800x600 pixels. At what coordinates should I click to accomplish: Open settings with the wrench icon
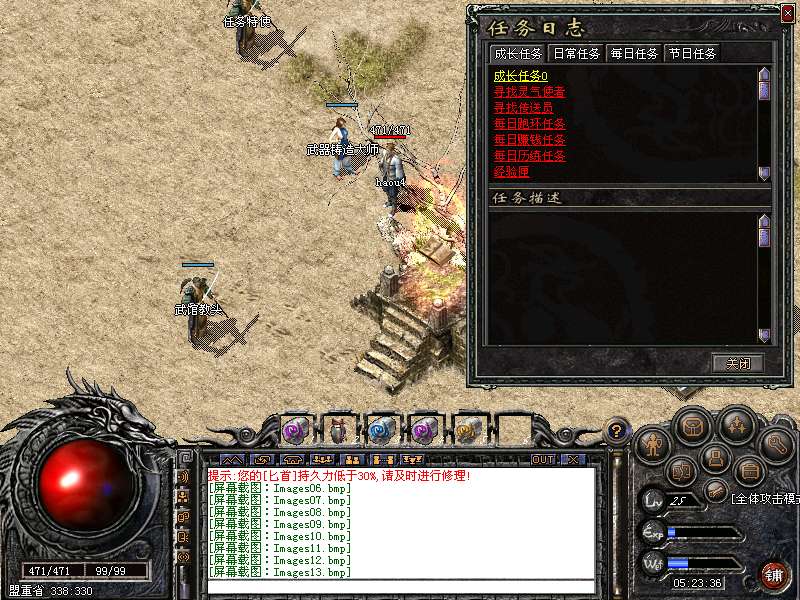point(774,441)
